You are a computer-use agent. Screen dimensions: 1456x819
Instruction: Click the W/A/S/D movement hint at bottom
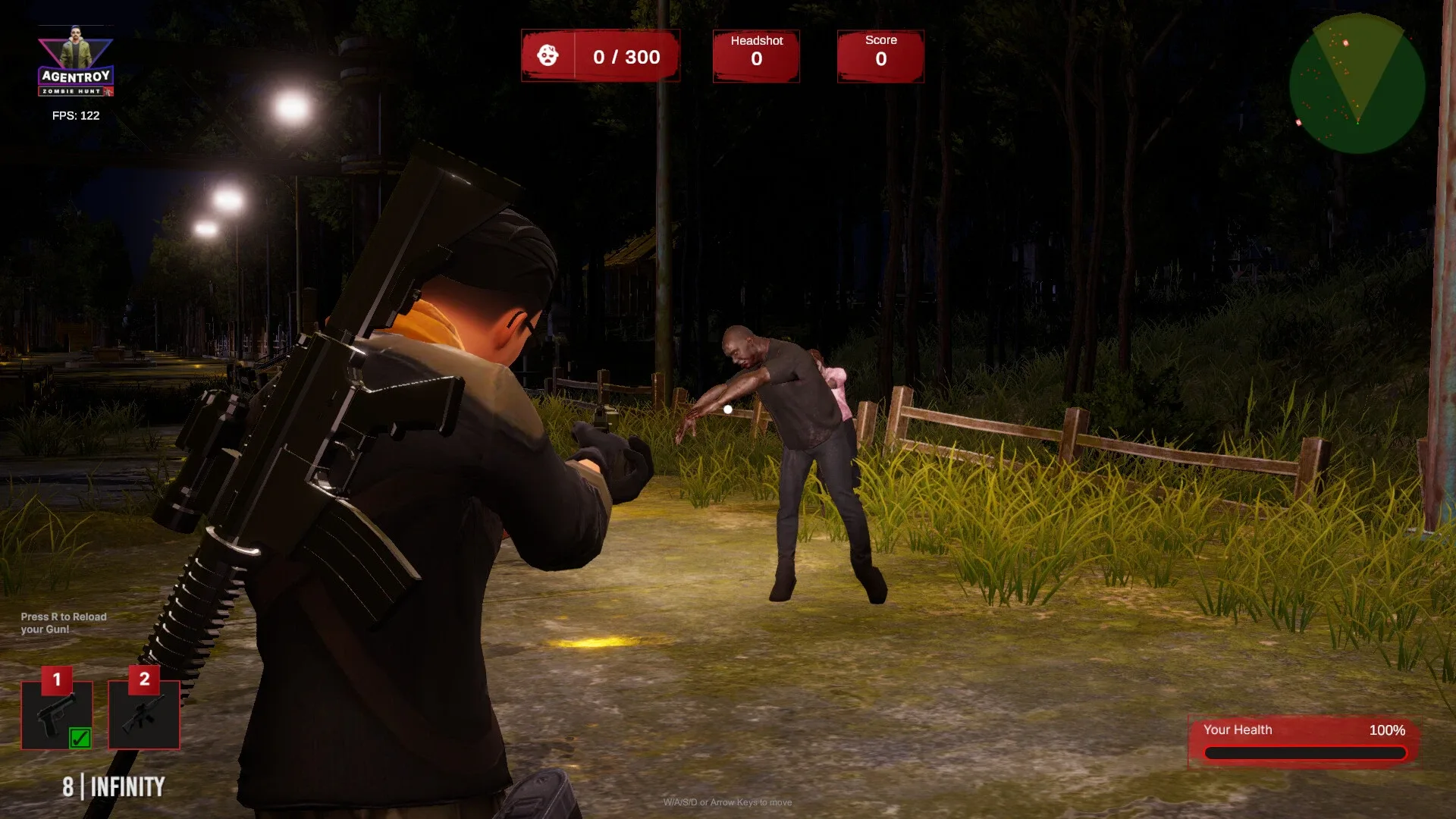[728, 802]
